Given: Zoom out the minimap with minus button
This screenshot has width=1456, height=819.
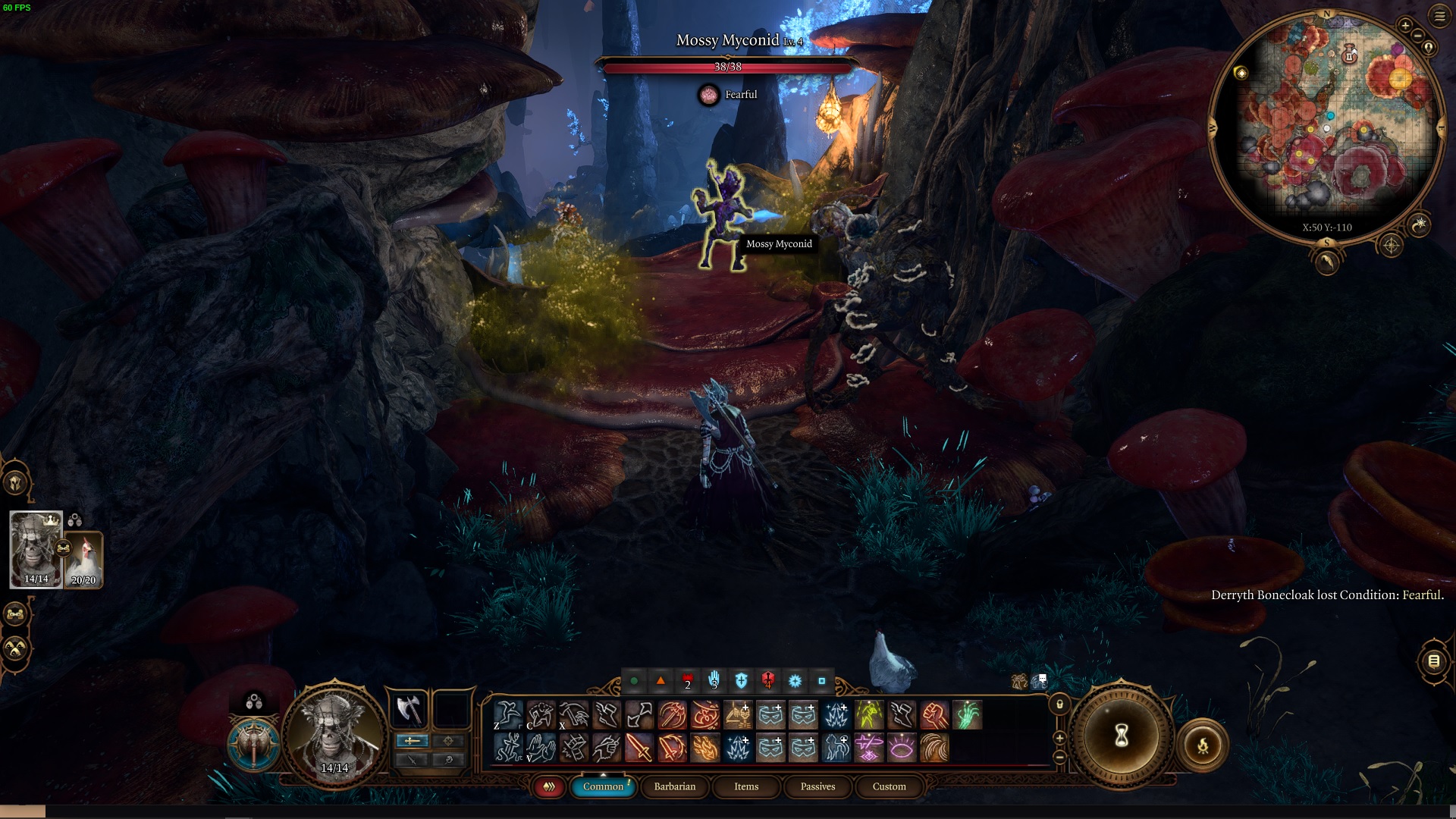Looking at the screenshot, I should 1417,36.
